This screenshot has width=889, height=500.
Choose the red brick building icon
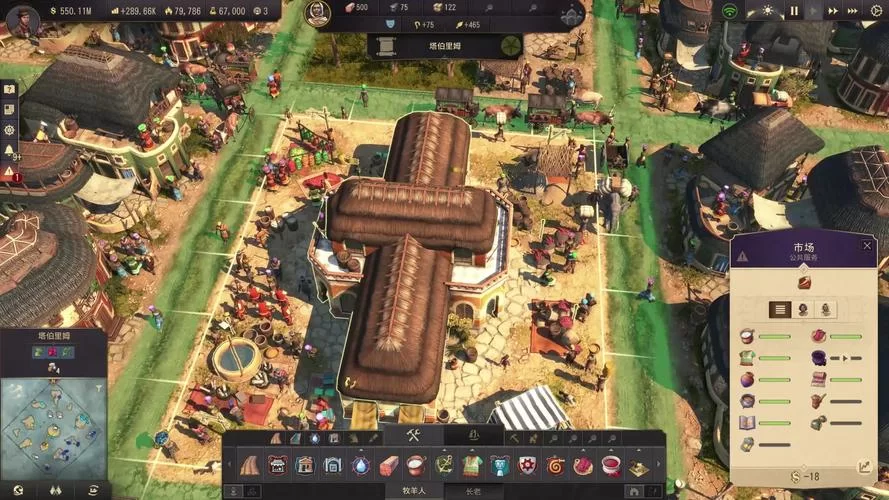pyautogui.click(x=389, y=466)
